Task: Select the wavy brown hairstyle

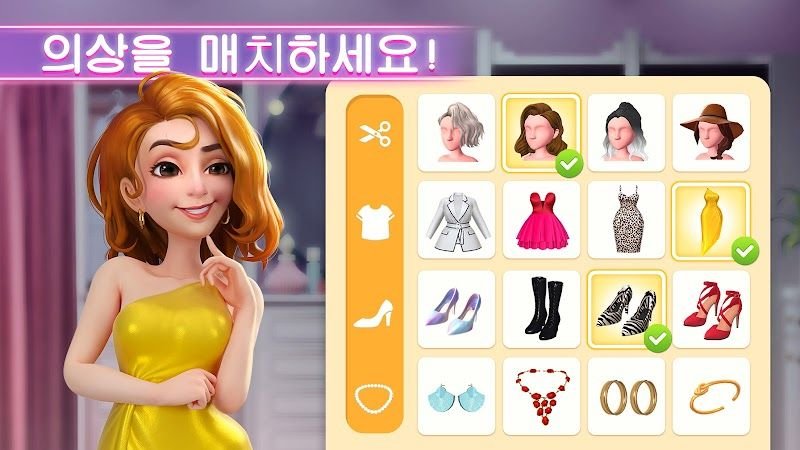Action: 541,133
